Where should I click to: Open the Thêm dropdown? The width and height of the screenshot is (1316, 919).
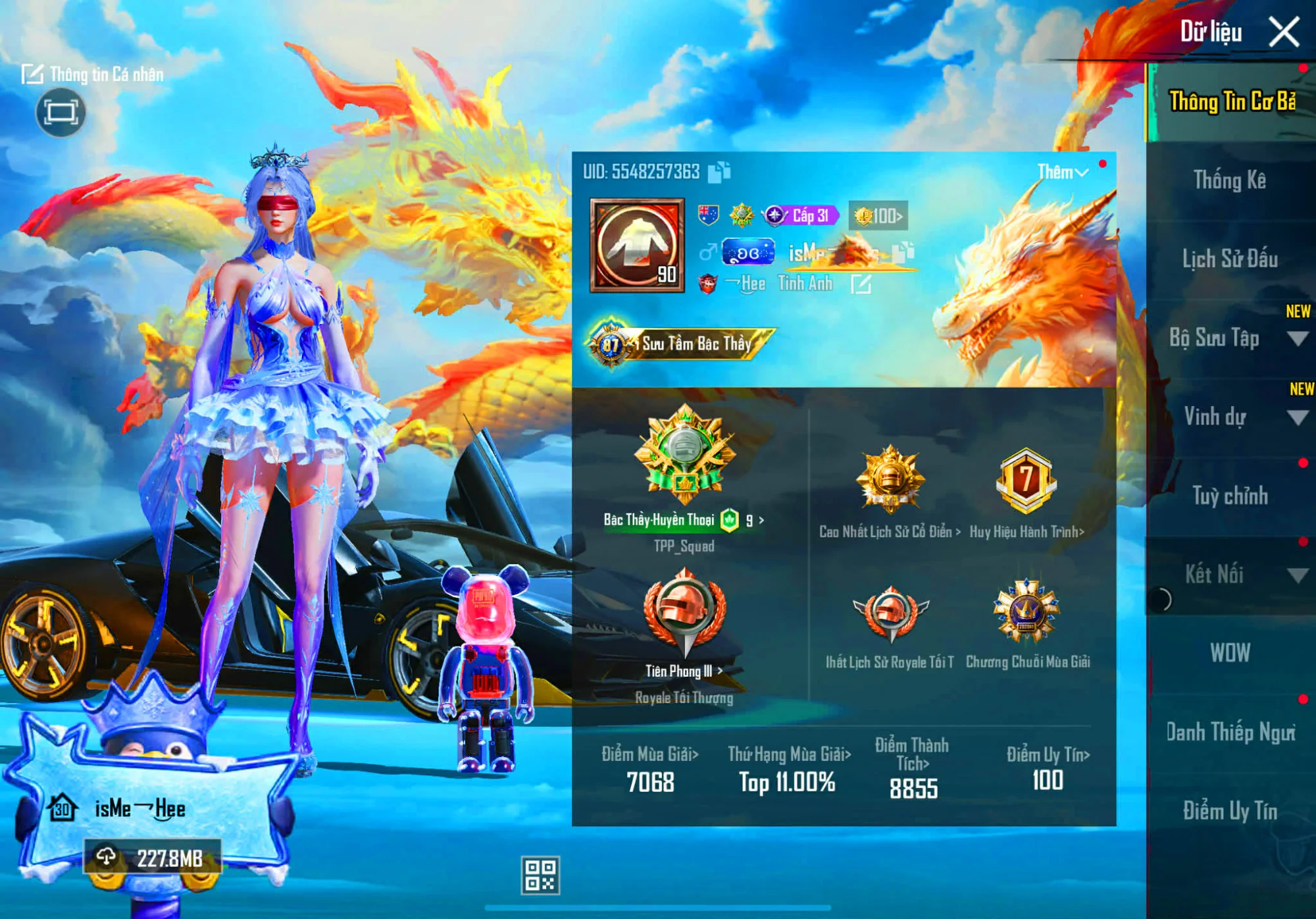(1062, 172)
